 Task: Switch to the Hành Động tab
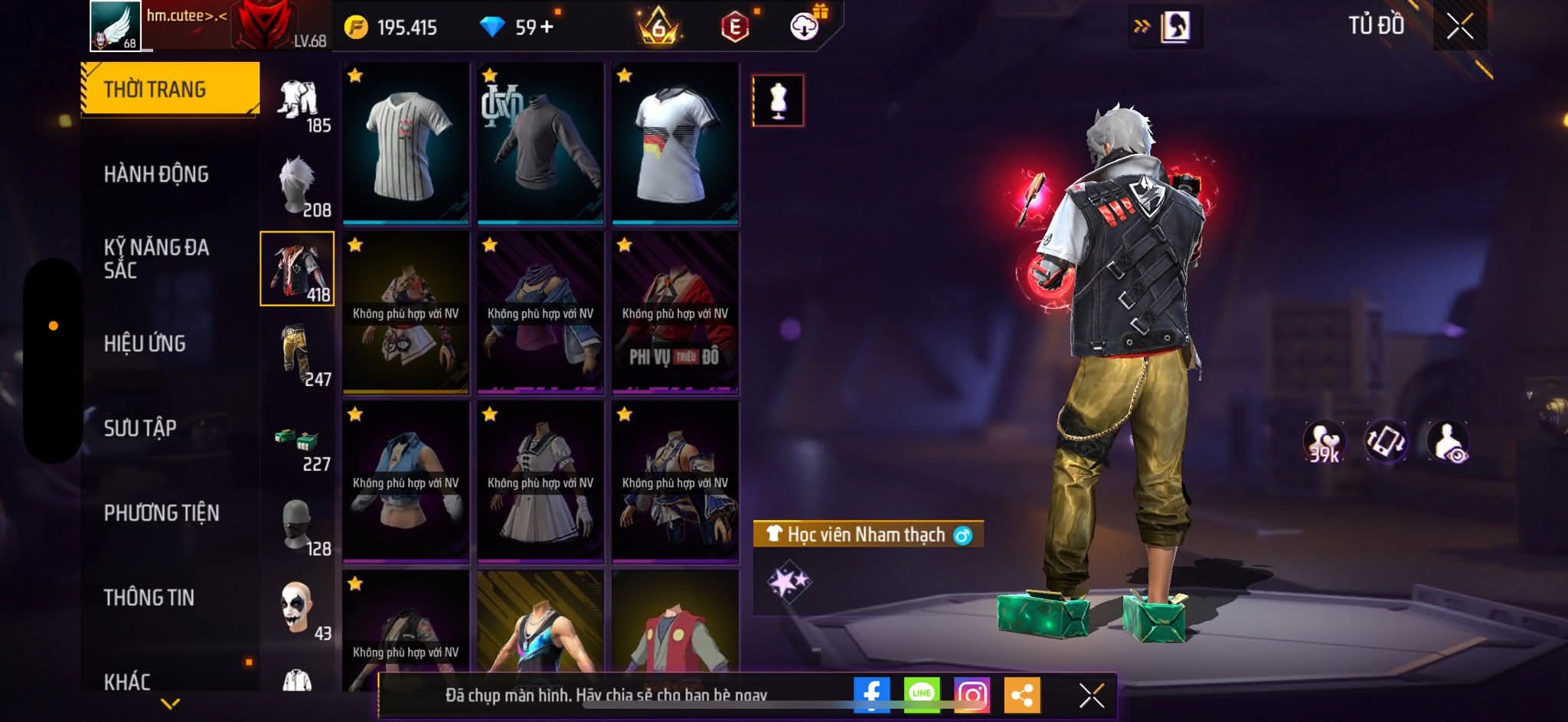156,175
